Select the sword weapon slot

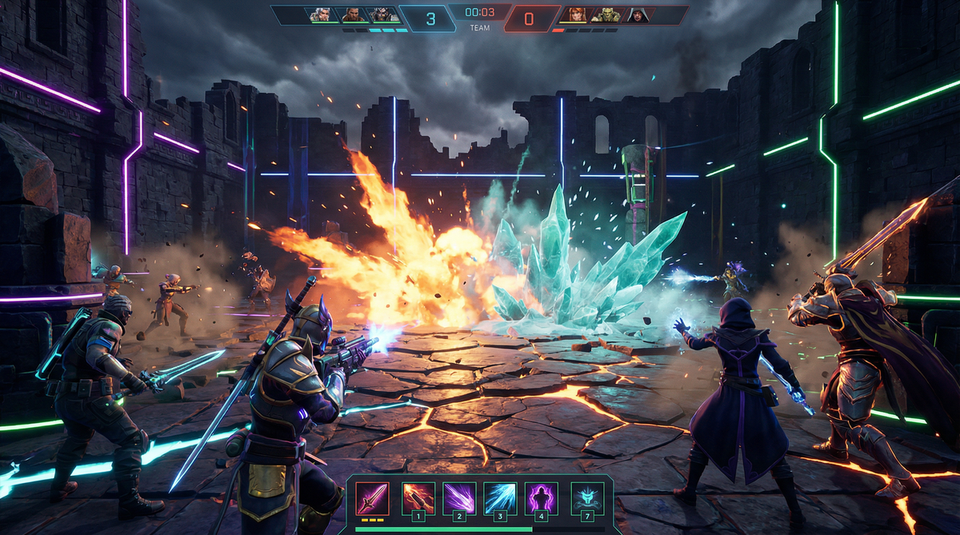(x=373, y=497)
